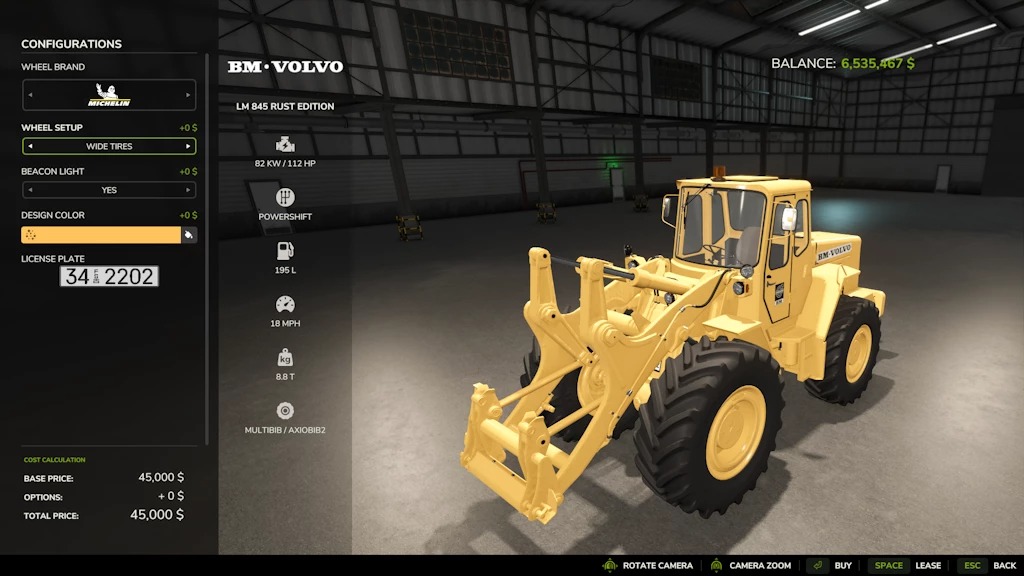Viewport: 1024px width, 576px height.
Task: Switch wheel setup to next option
Action: (188, 146)
